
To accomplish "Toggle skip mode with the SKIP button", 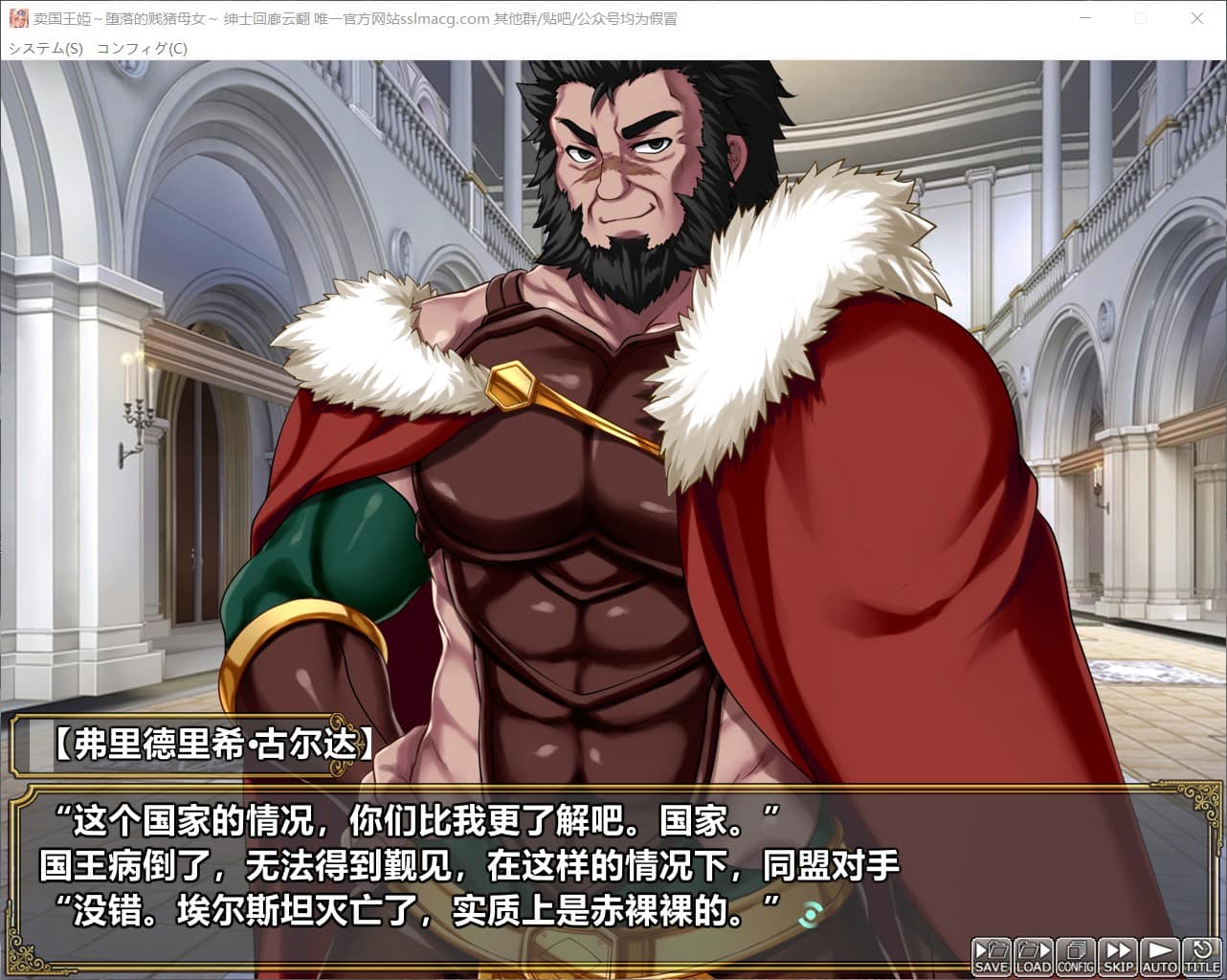I will point(1118,954).
